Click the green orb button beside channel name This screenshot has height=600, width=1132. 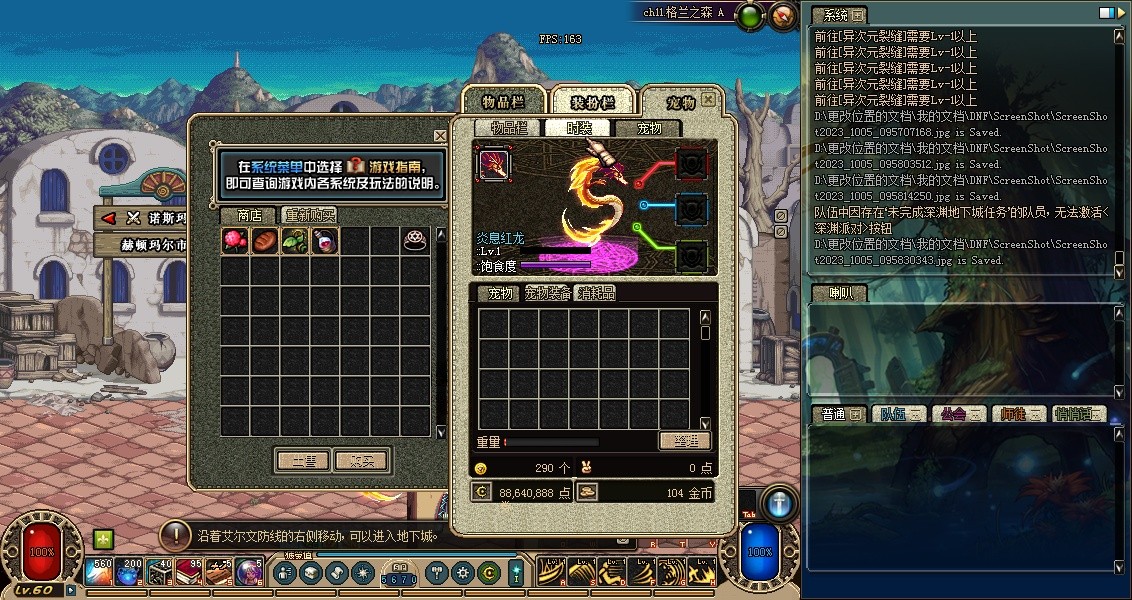point(749,15)
